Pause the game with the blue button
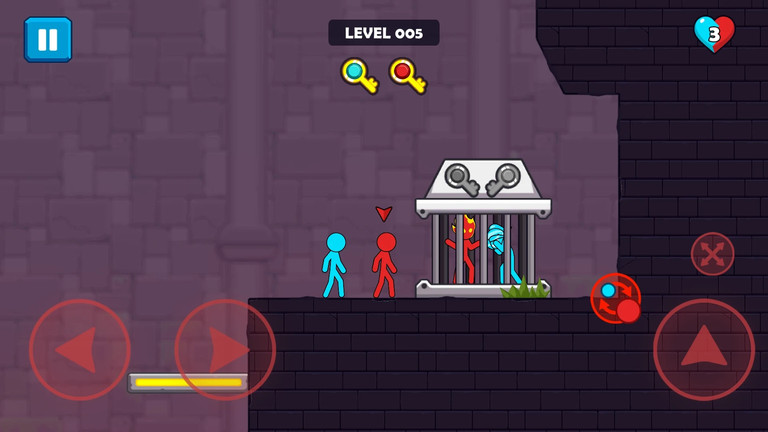The width and height of the screenshot is (768, 432). (x=48, y=39)
